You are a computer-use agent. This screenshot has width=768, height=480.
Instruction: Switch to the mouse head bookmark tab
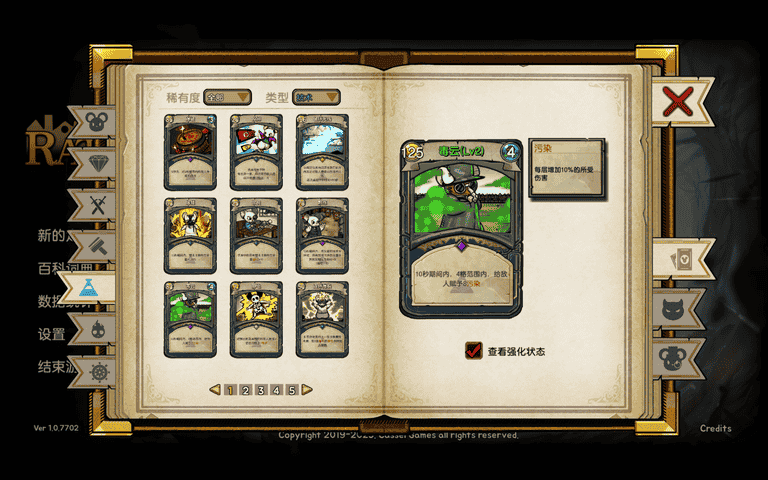click(x=94, y=123)
